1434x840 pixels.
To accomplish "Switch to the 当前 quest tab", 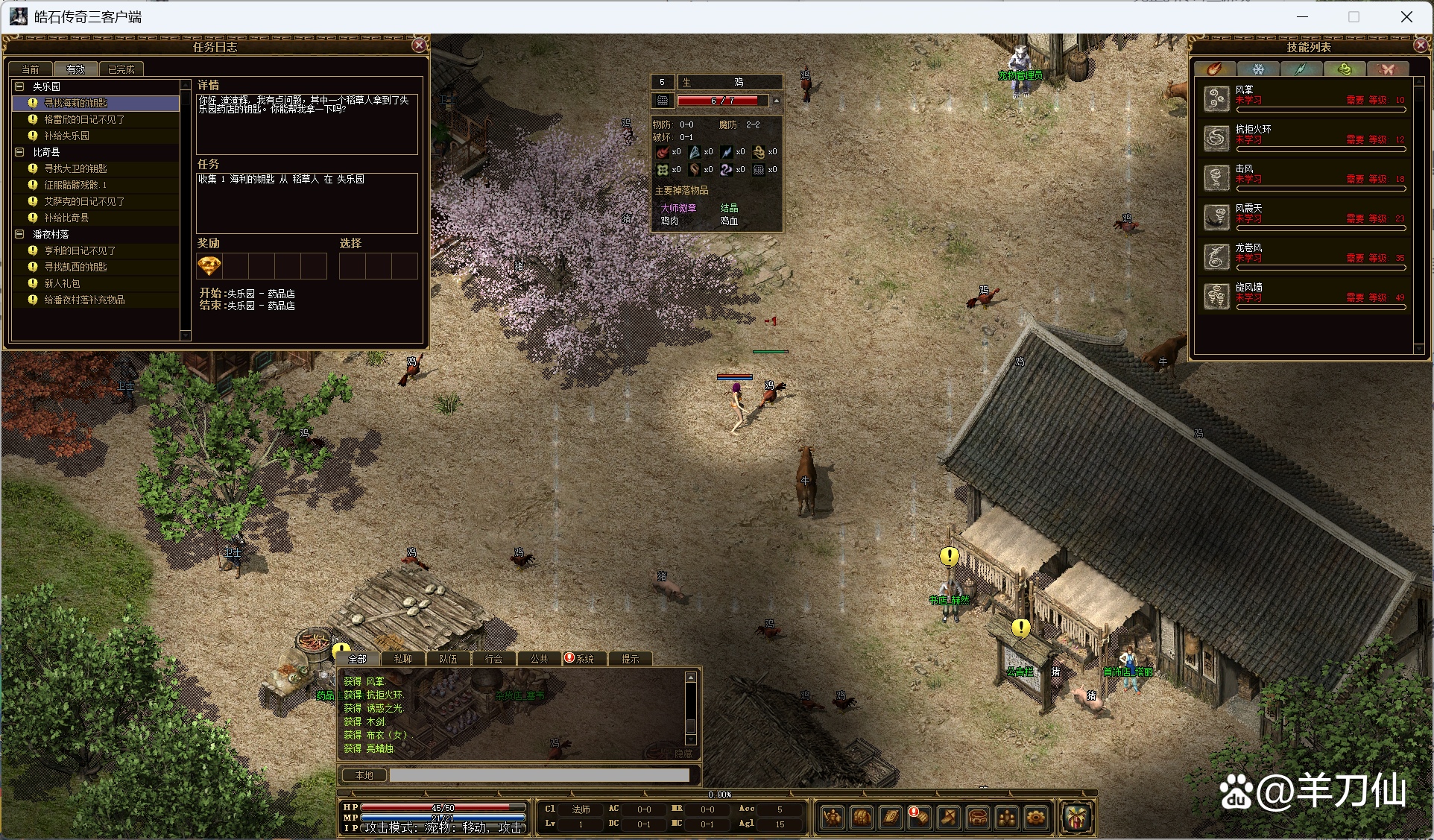I will (x=31, y=69).
